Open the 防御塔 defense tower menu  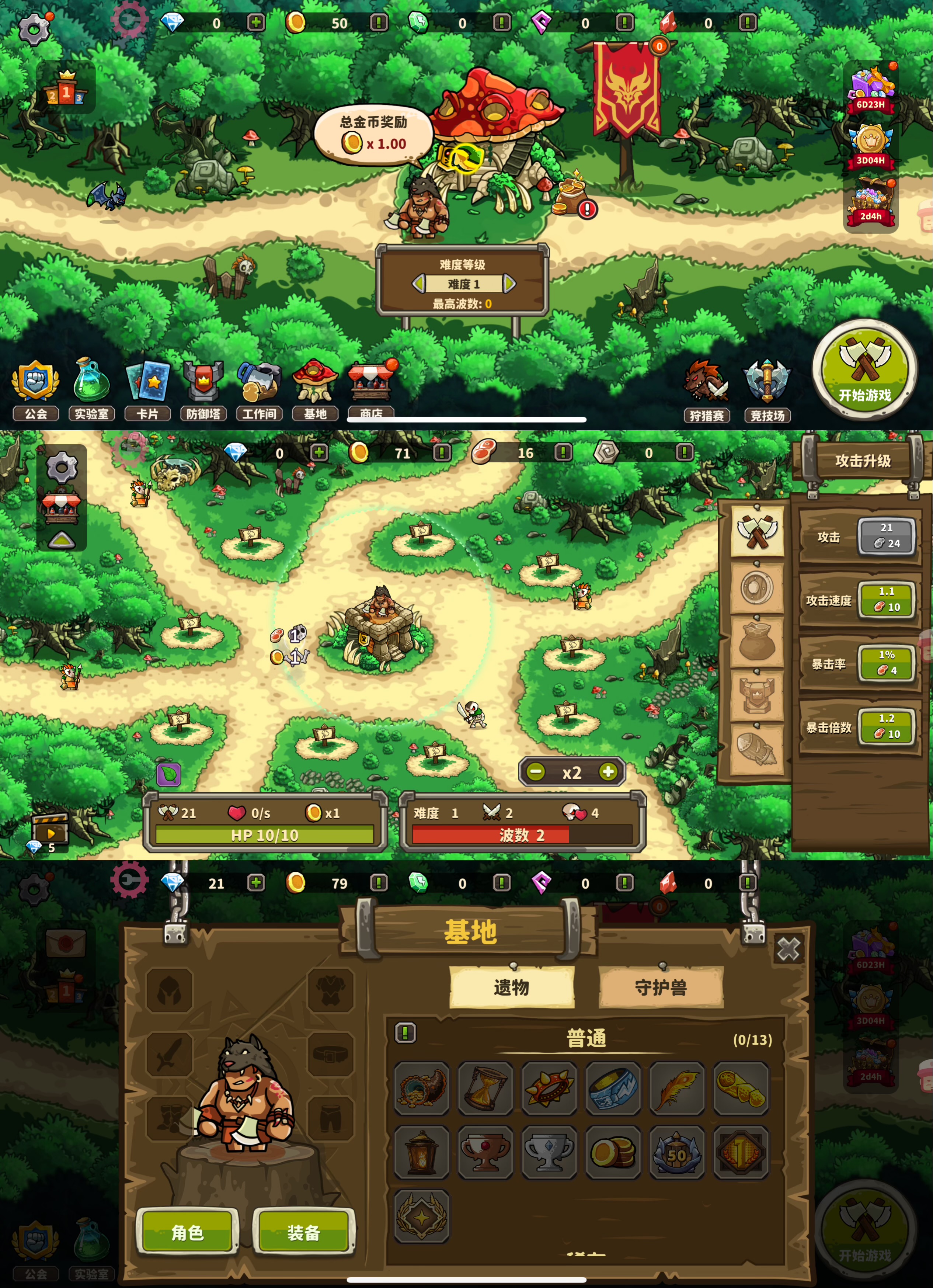[203, 388]
